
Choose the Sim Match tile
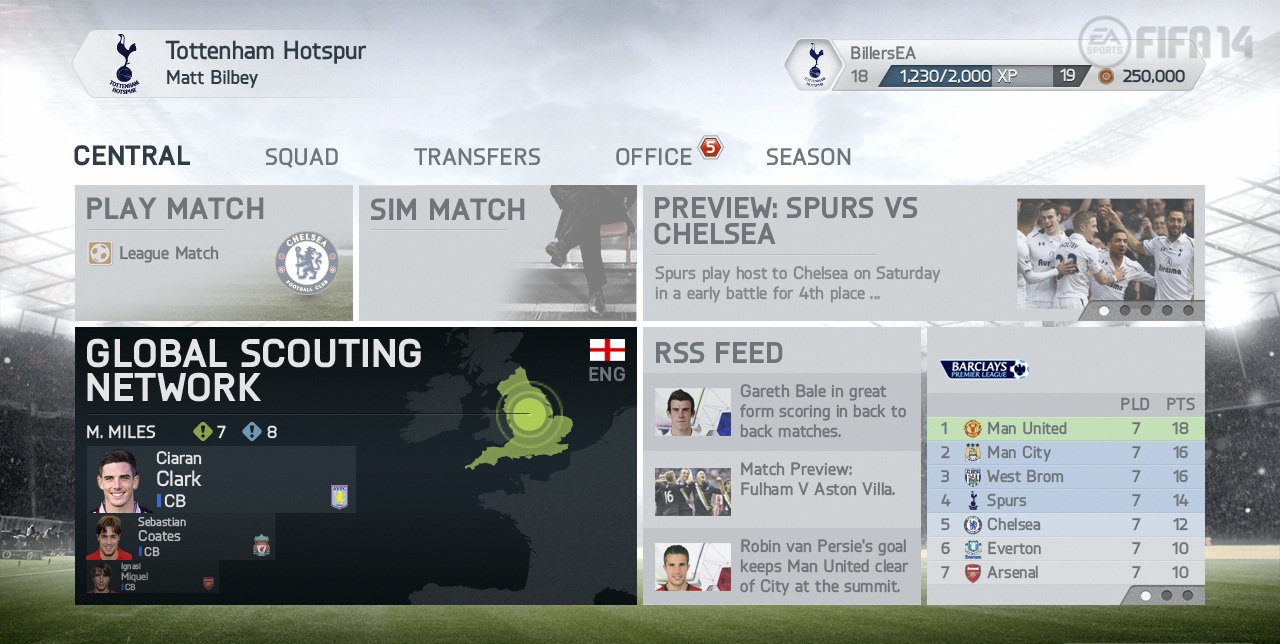497,252
